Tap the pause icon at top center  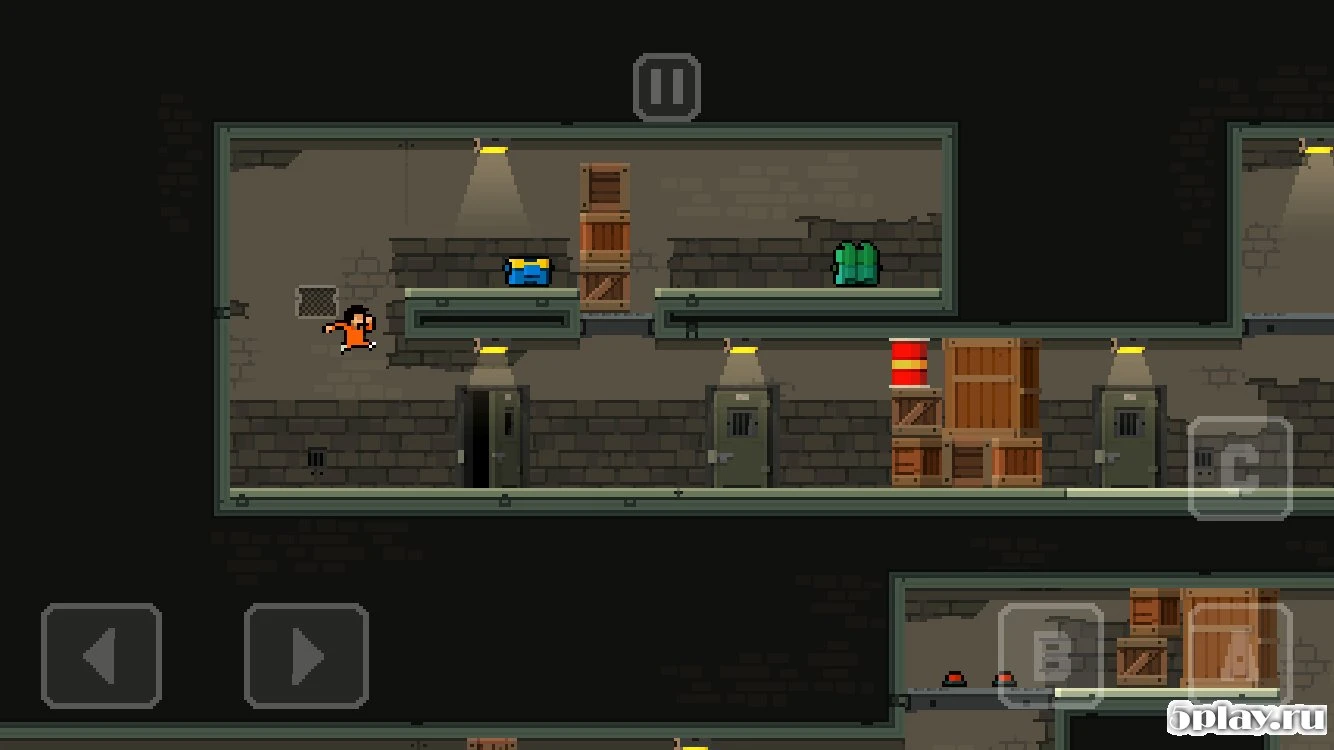(665, 85)
